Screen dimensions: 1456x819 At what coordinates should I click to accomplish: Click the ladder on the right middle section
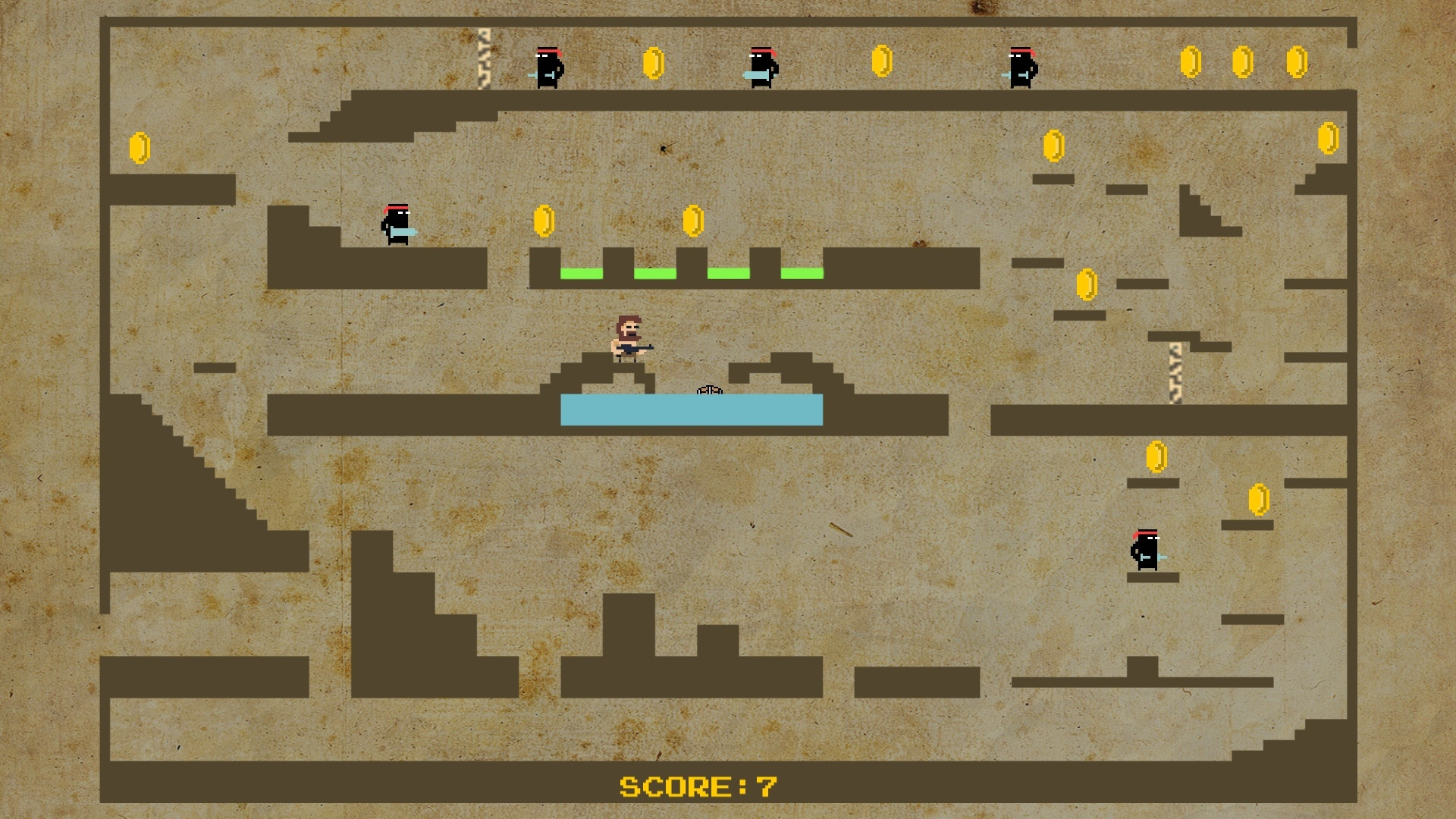point(1174,372)
